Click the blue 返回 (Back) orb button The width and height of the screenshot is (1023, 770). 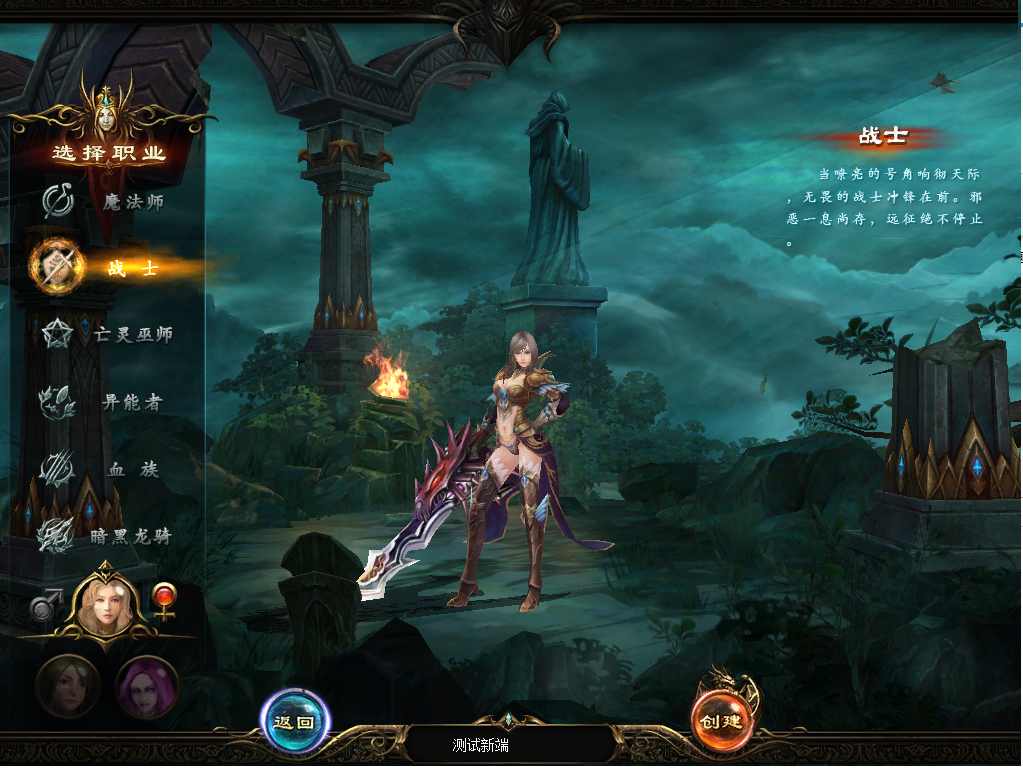click(294, 722)
